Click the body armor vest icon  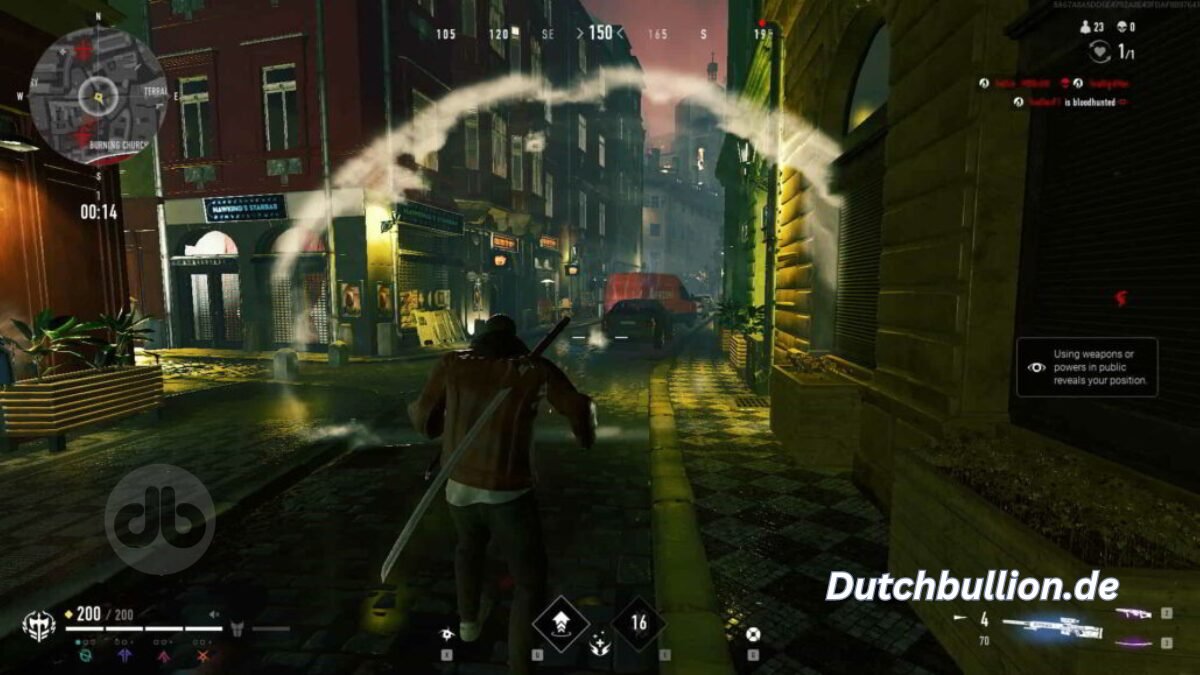click(239, 628)
